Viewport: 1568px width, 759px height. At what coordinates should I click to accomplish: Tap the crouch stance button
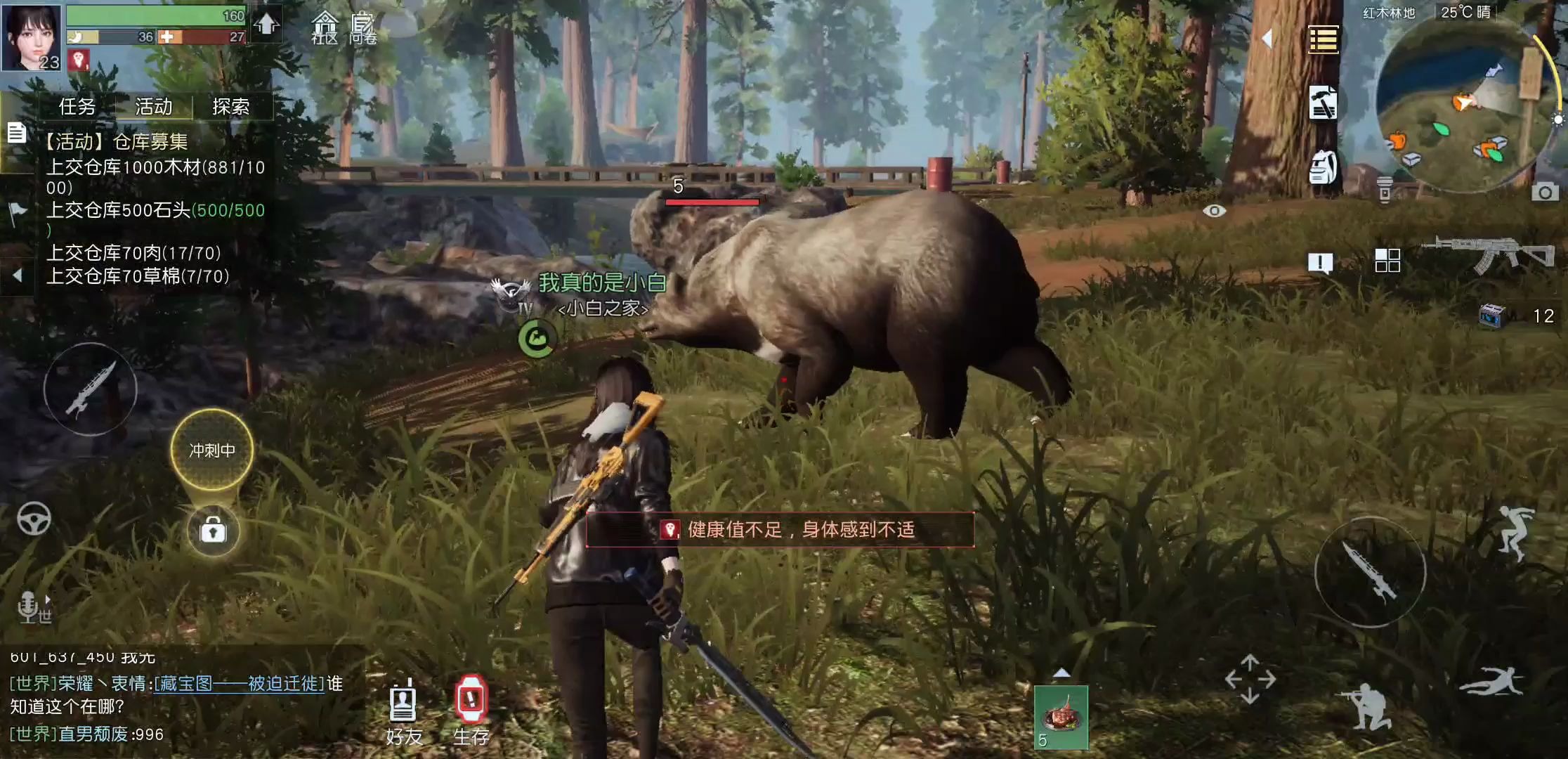pos(1366,705)
